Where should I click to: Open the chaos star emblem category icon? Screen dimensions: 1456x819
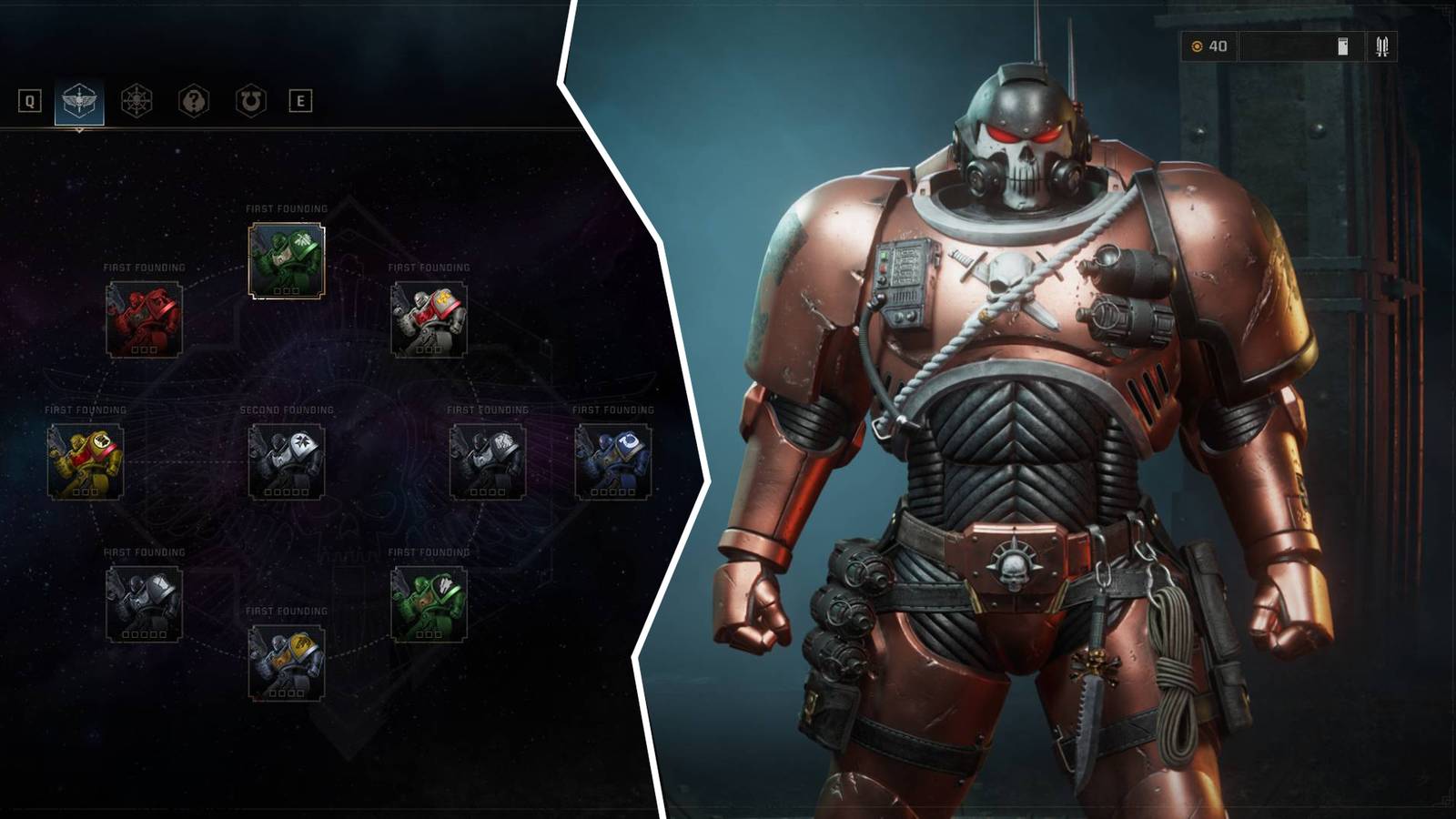[135, 100]
